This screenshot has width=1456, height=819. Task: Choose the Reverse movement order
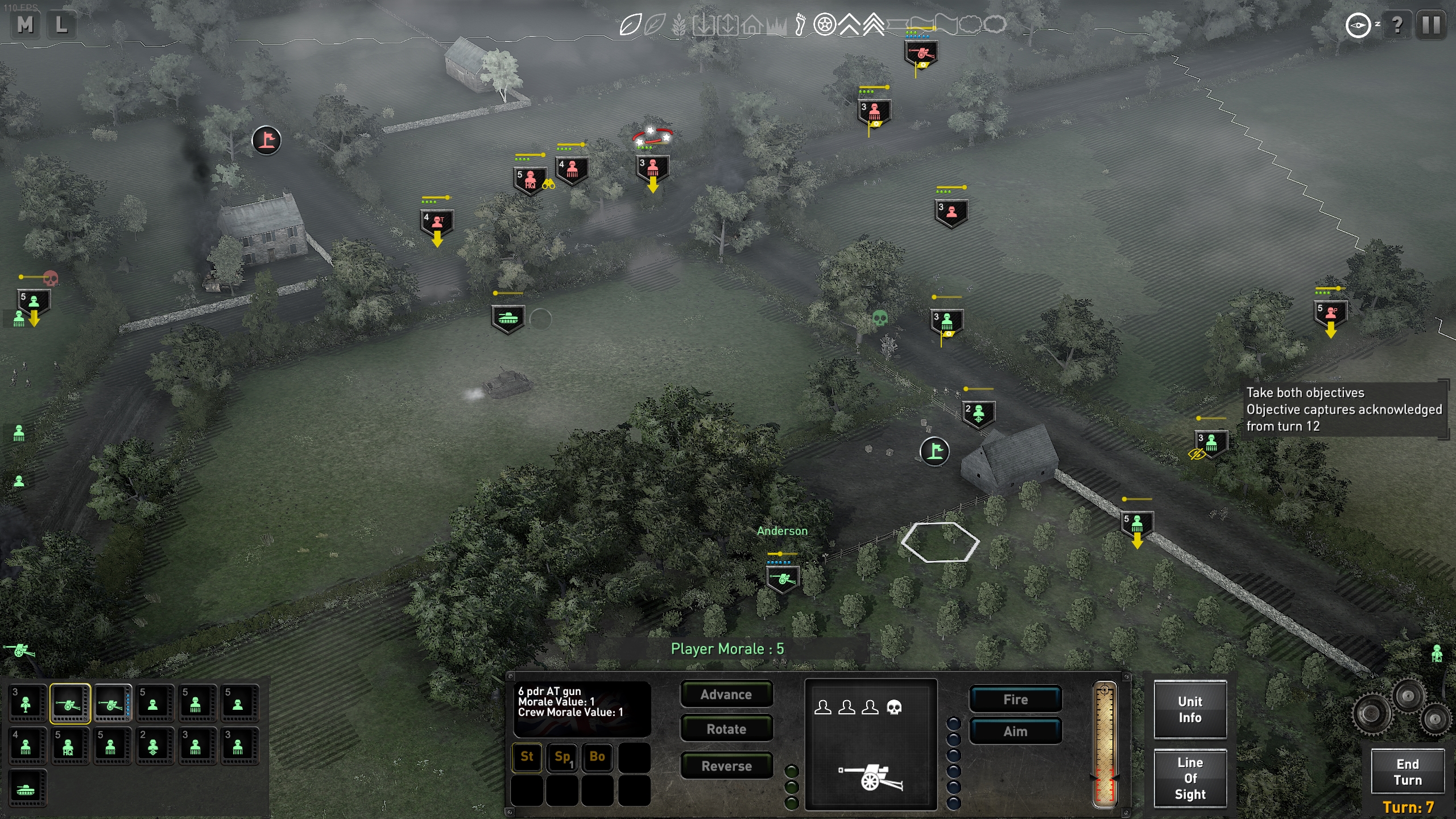[x=726, y=766]
